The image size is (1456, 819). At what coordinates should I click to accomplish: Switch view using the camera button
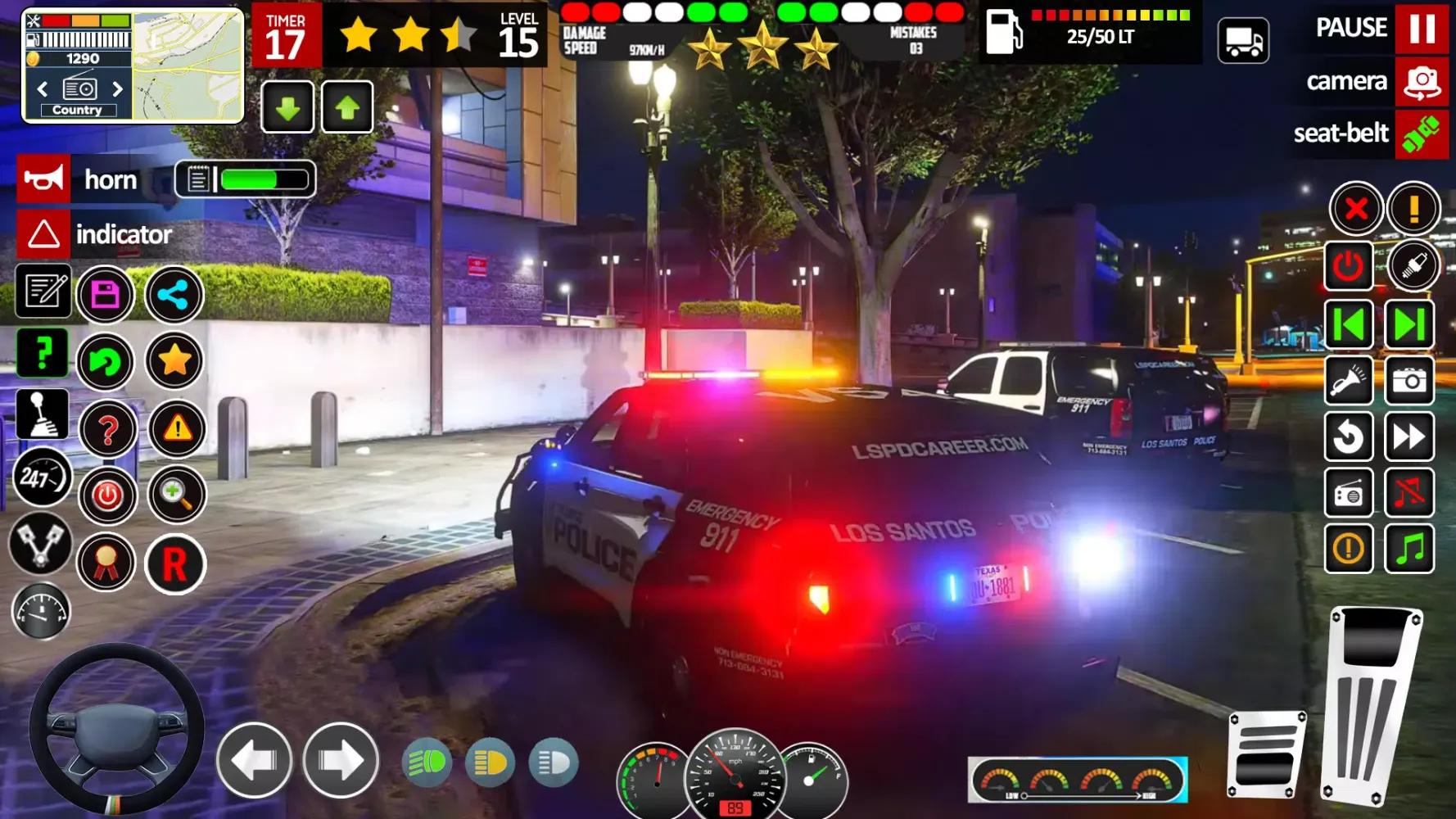click(x=1421, y=82)
